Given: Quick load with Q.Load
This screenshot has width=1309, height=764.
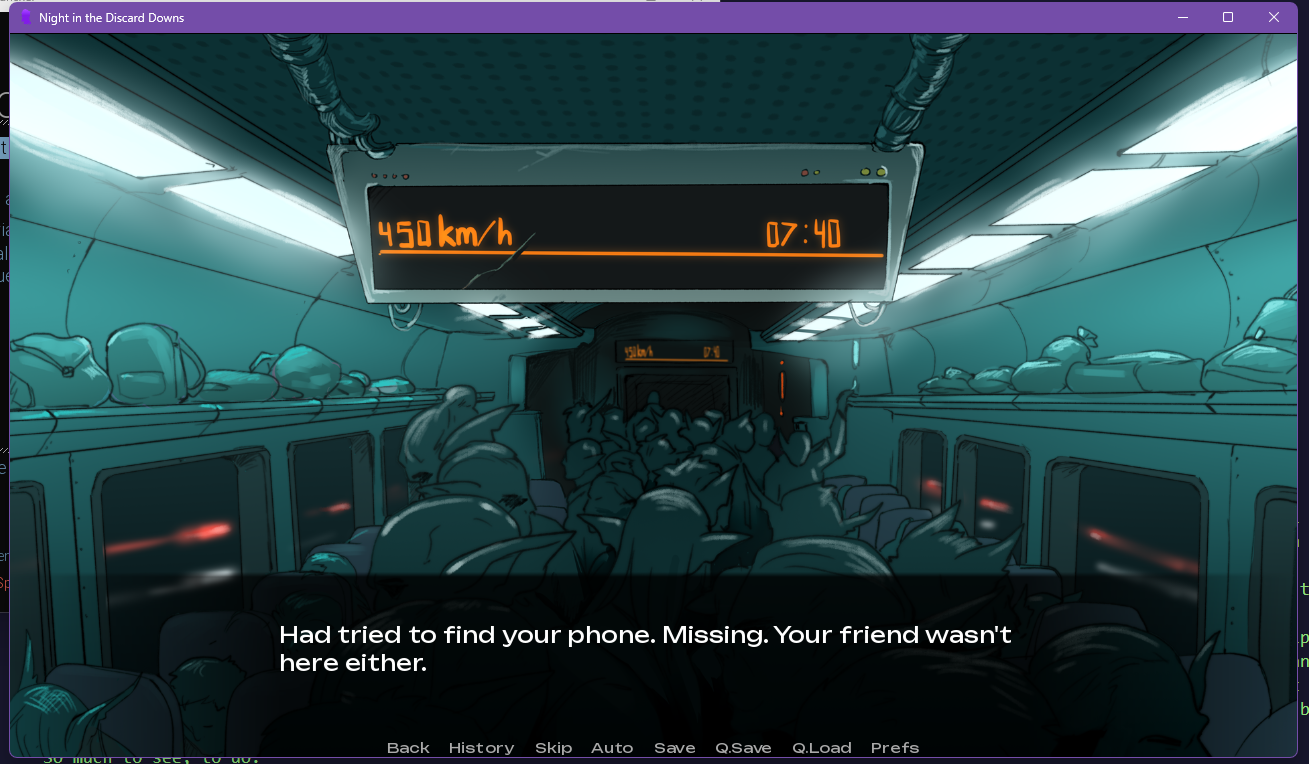Looking at the screenshot, I should click(x=822, y=748).
